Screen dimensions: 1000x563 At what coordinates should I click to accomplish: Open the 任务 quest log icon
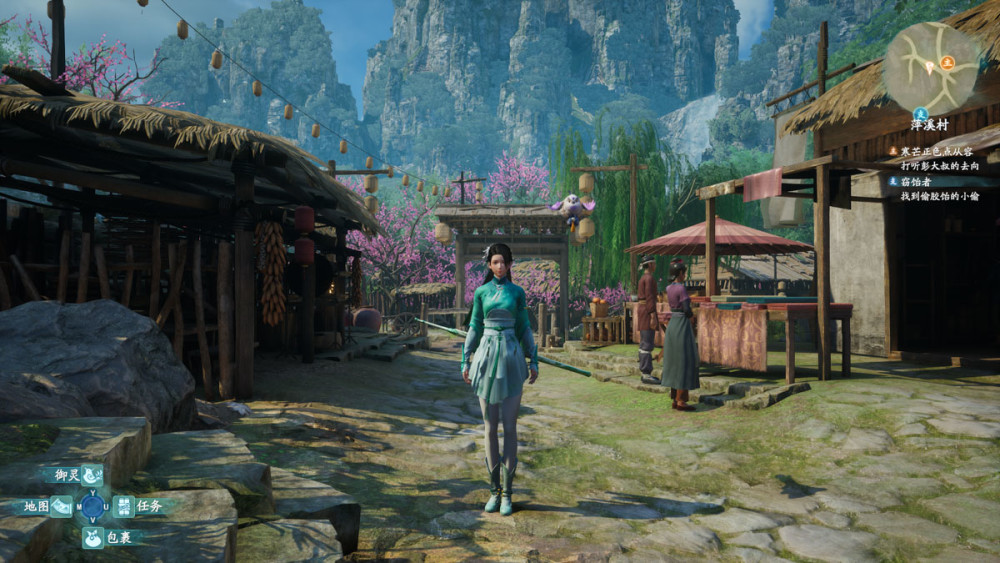123,506
